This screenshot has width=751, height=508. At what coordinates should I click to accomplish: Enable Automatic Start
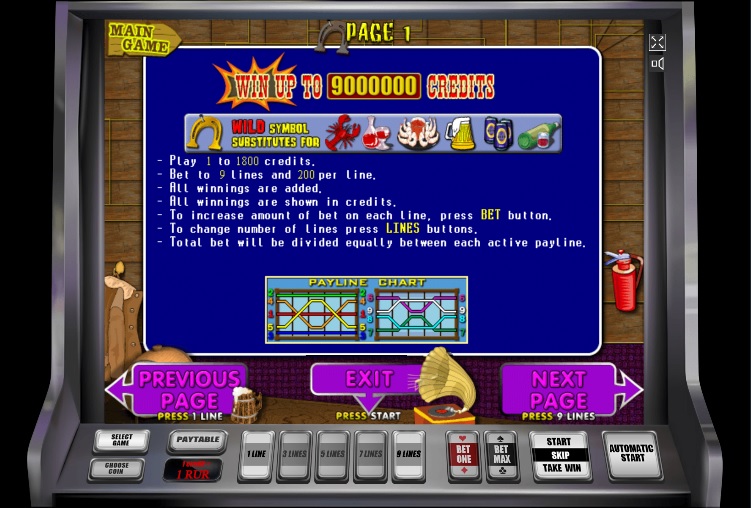[632, 454]
